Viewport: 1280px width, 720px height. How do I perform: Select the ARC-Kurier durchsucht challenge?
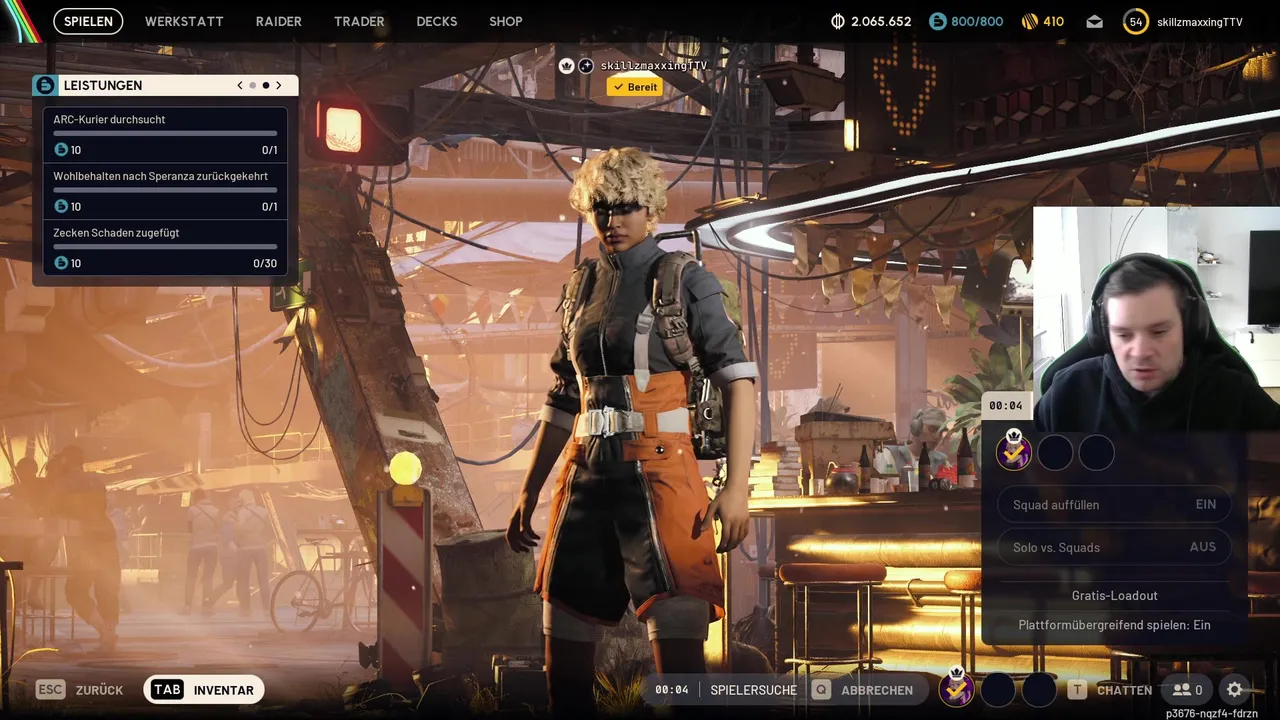pos(165,135)
